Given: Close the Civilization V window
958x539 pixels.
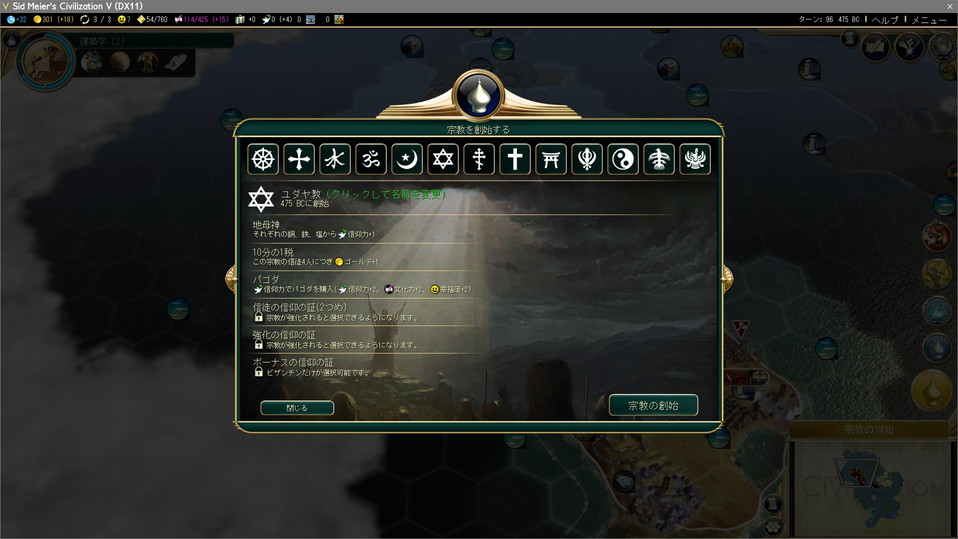Looking at the screenshot, I should pyautogui.click(x=949, y=6).
